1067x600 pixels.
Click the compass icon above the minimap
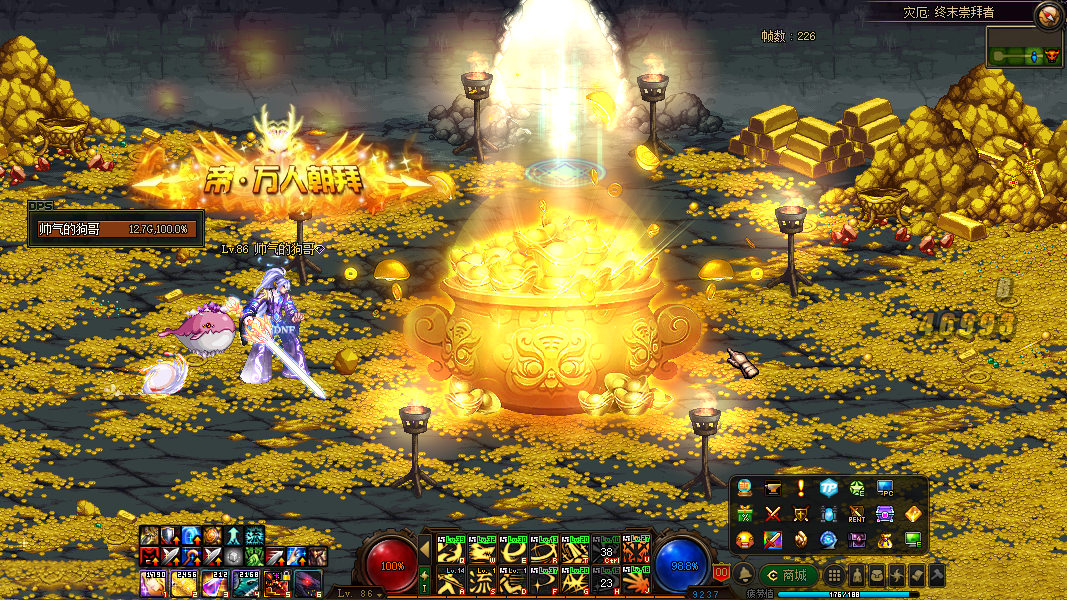(x=1047, y=14)
